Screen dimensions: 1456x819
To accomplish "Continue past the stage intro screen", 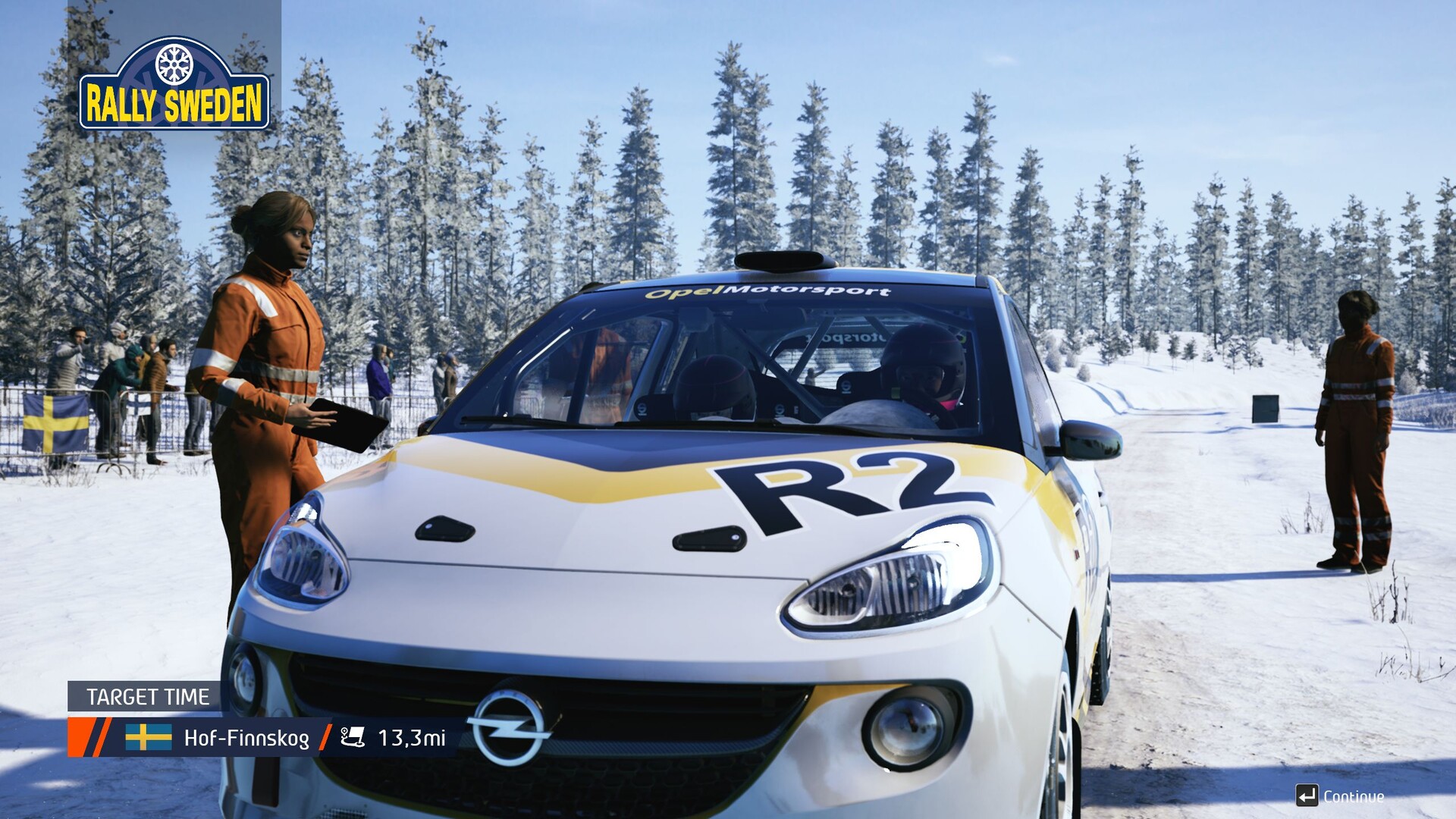I will pyautogui.click(x=1340, y=796).
